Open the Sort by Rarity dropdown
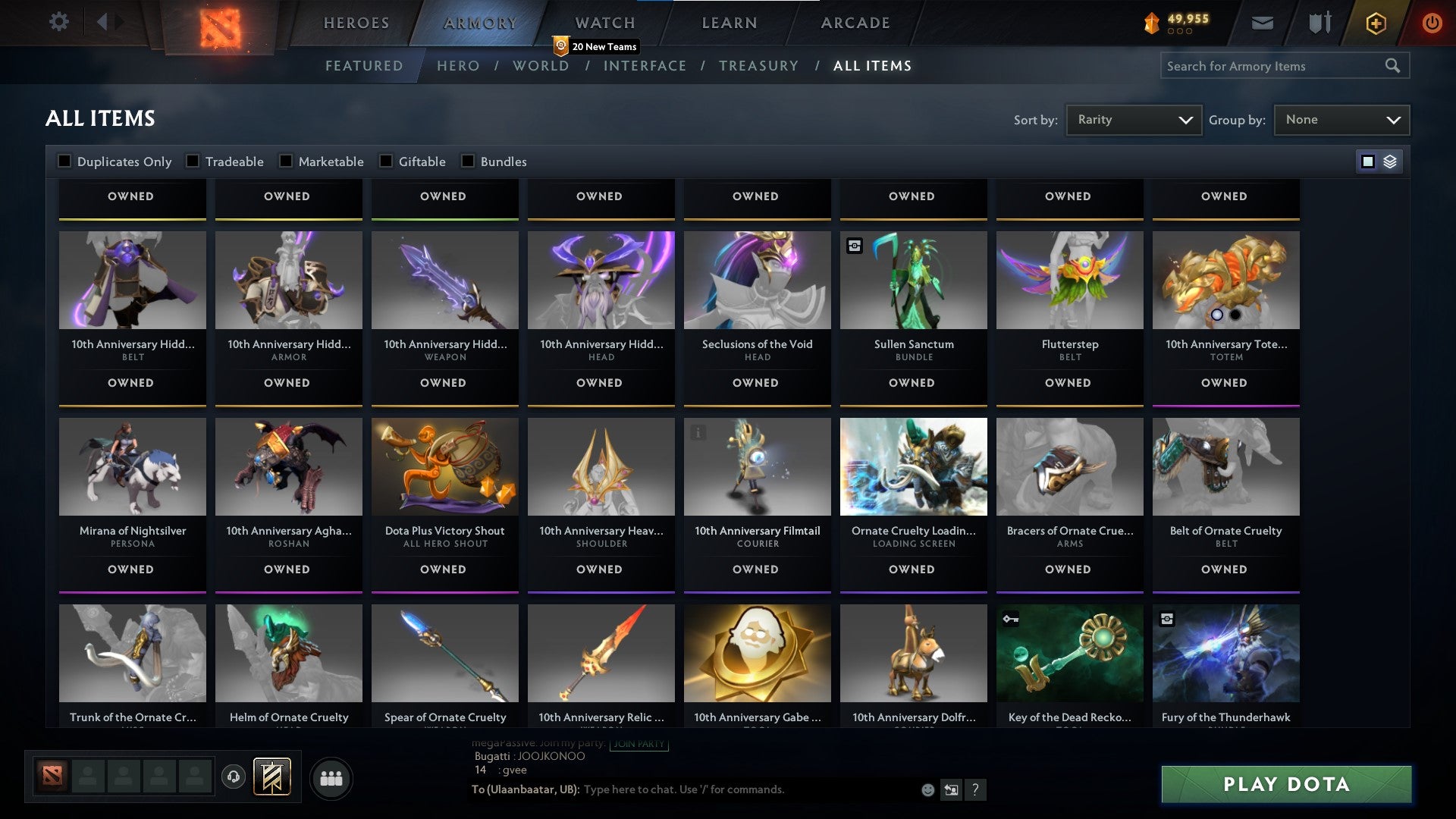1456x819 pixels. pyautogui.click(x=1133, y=119)
